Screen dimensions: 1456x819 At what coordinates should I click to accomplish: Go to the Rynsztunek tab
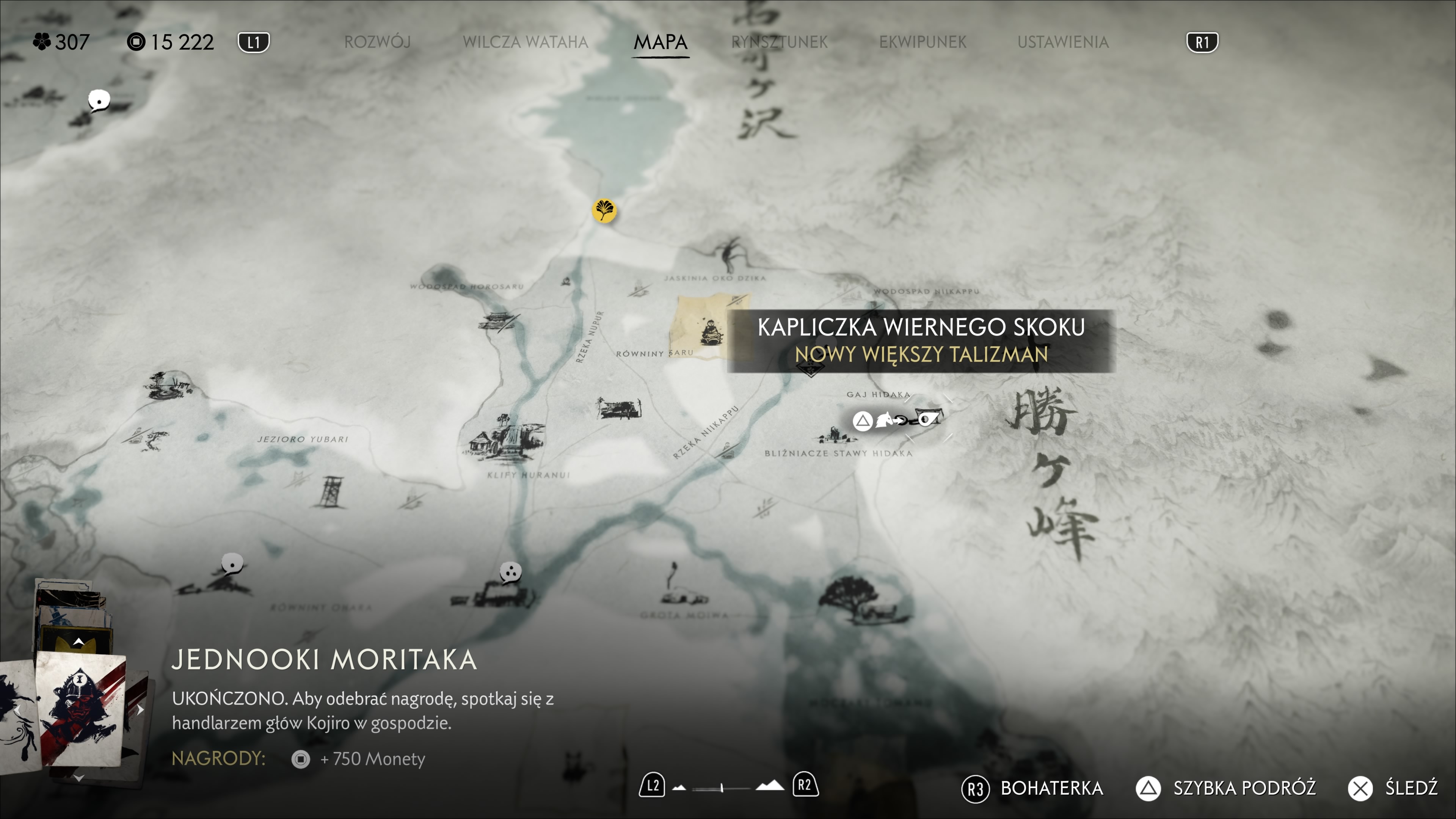[x=779, y=42]
